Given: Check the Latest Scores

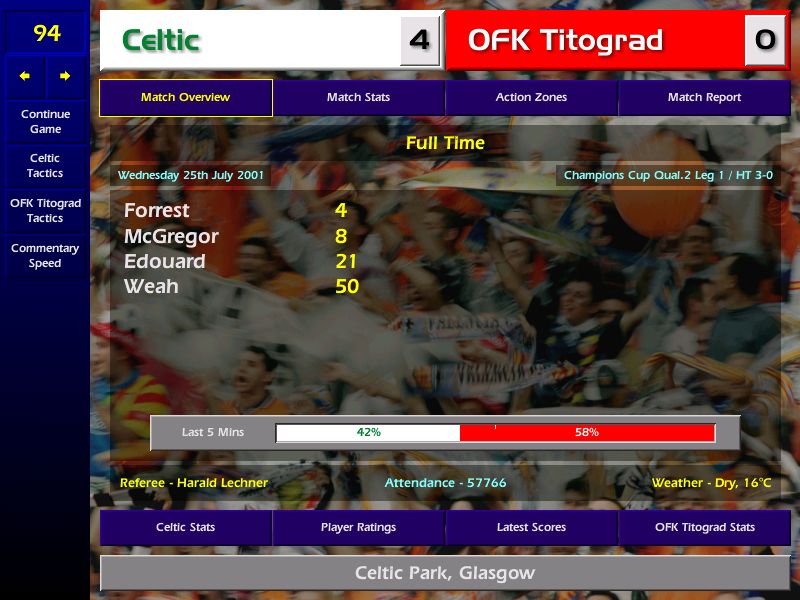Looking at the screenshot, I should click(x=531, y=527).
